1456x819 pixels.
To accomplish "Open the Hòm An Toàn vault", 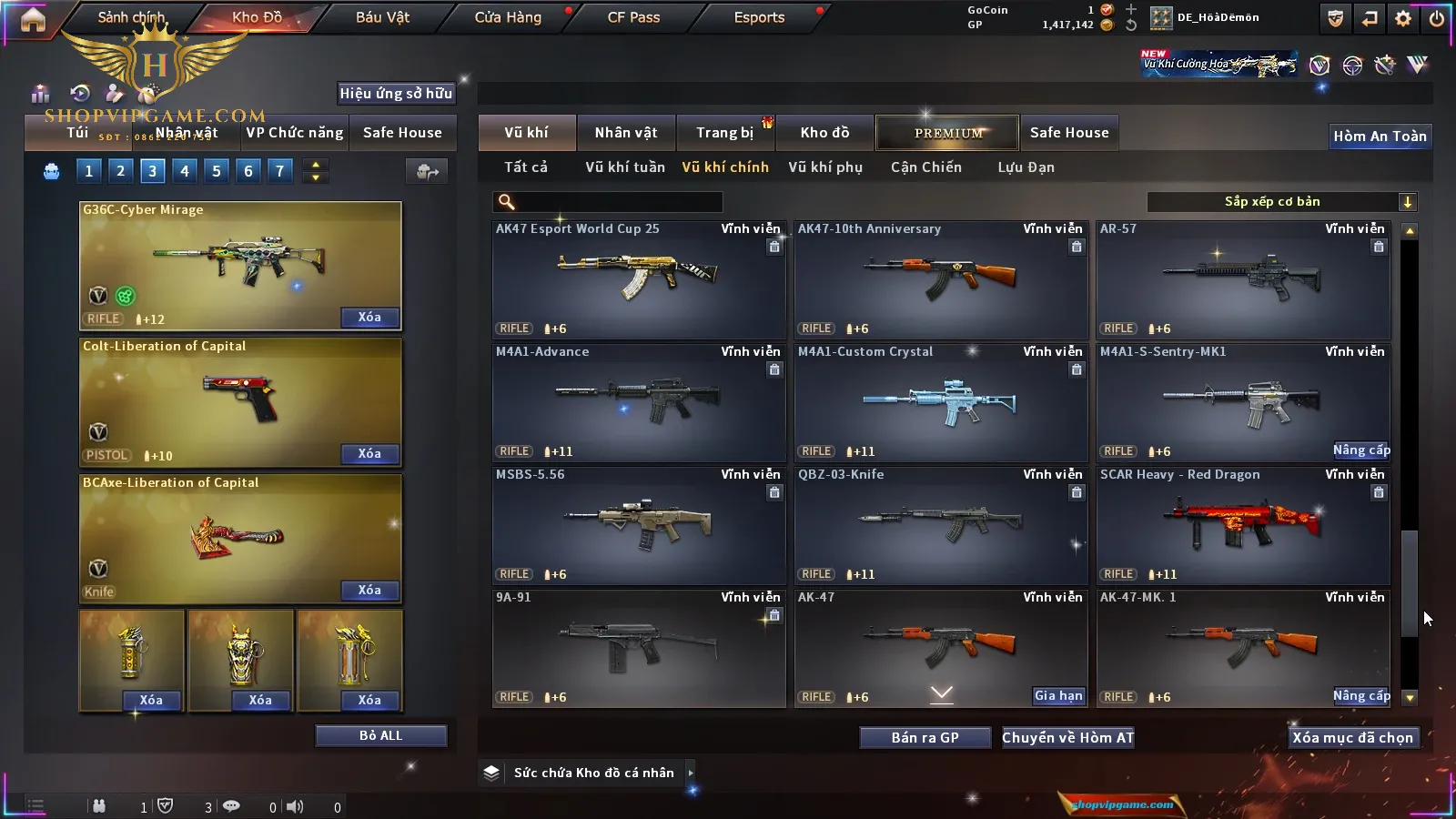I will [x=1380, y=136].
